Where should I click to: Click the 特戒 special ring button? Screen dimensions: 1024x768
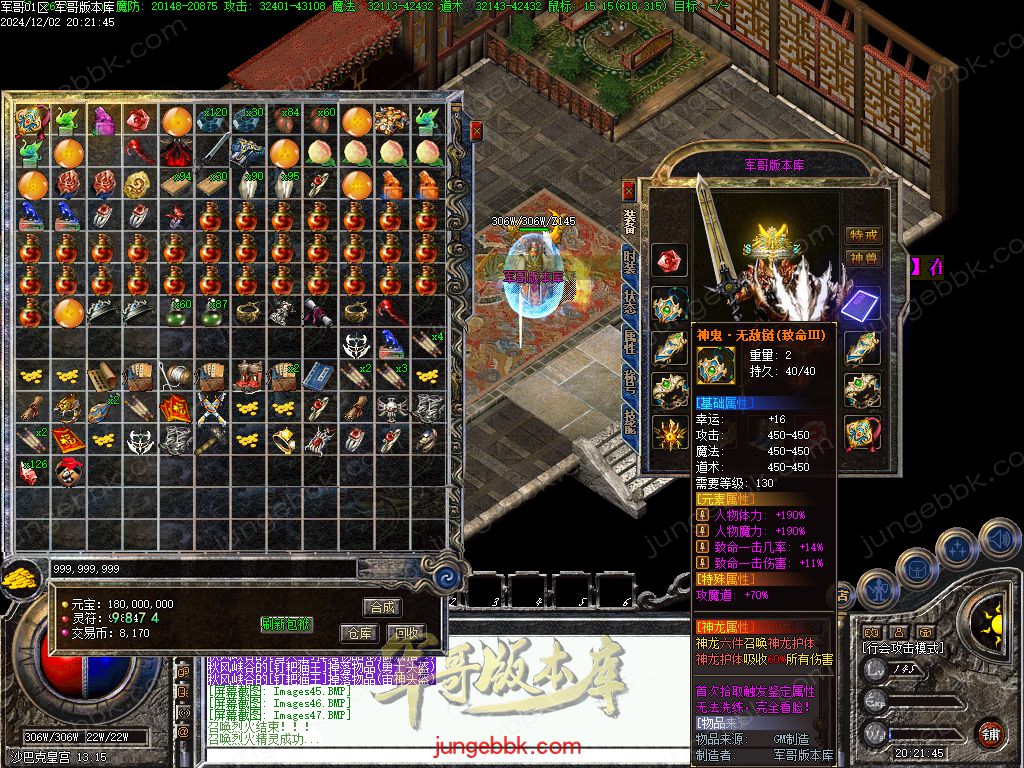pos(863,235)
